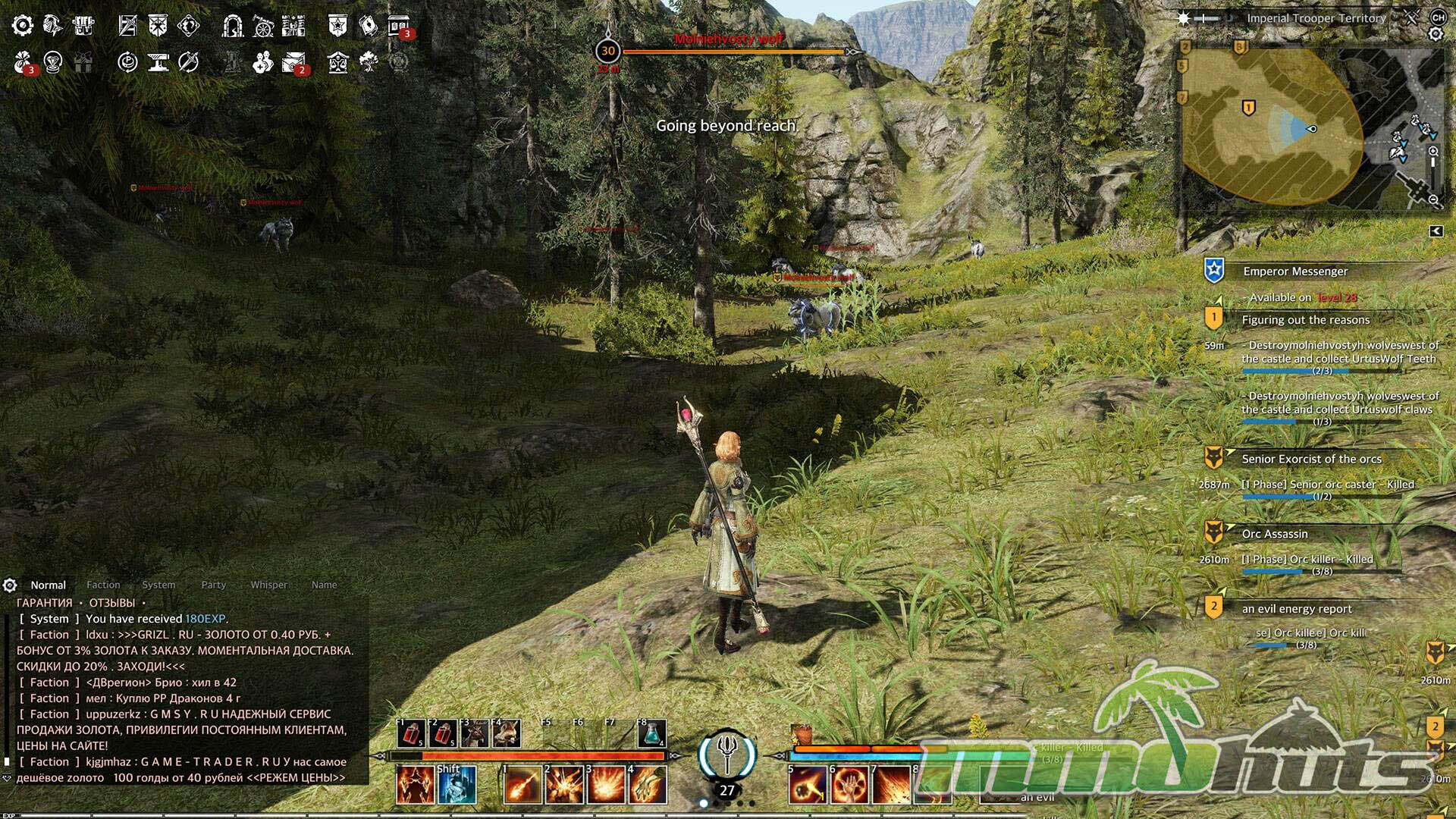Activate the flaming hand skill in slot 4

tap(647, 784)
